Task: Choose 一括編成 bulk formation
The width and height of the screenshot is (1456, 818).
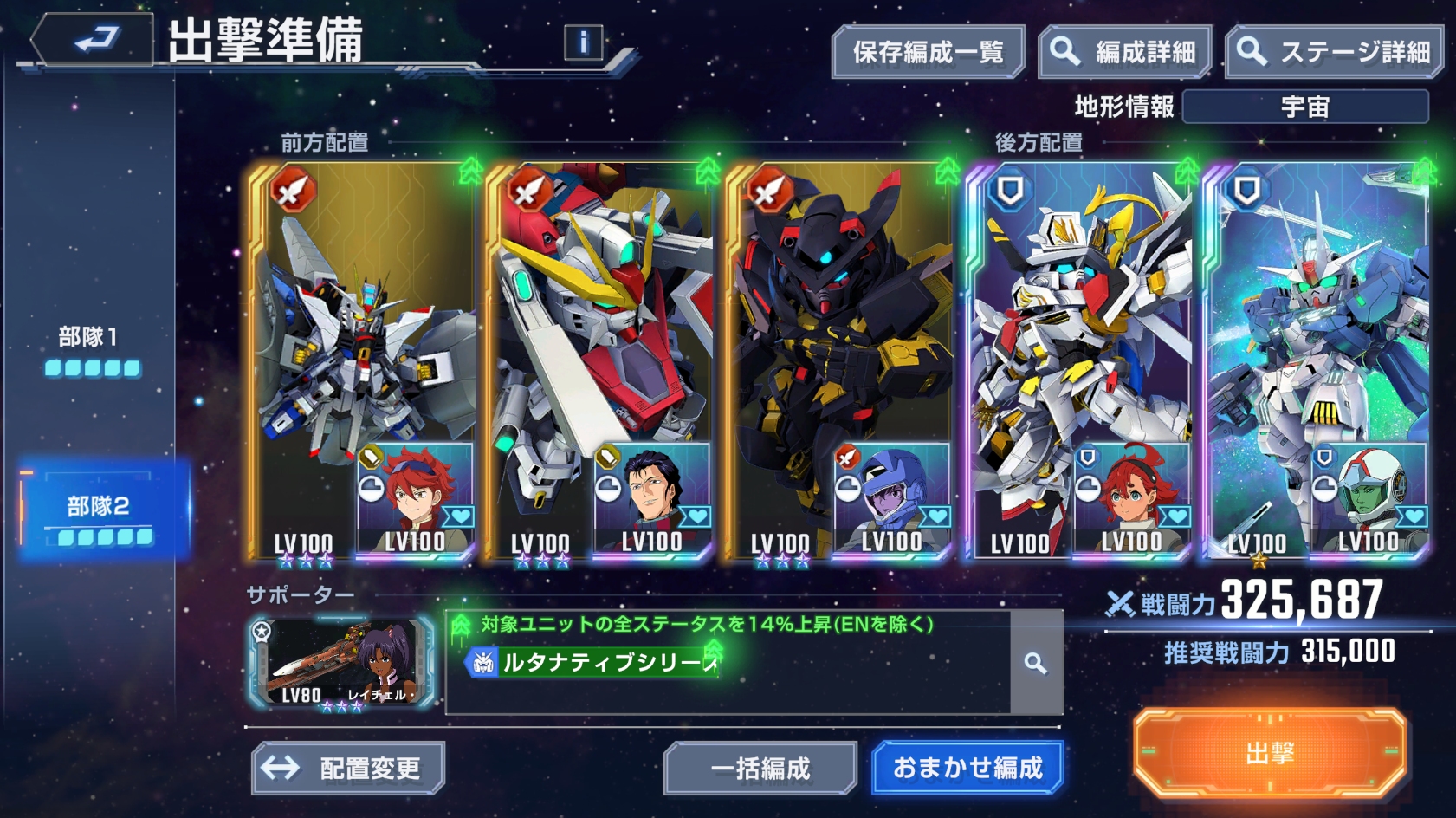Action: pos(760,768)
